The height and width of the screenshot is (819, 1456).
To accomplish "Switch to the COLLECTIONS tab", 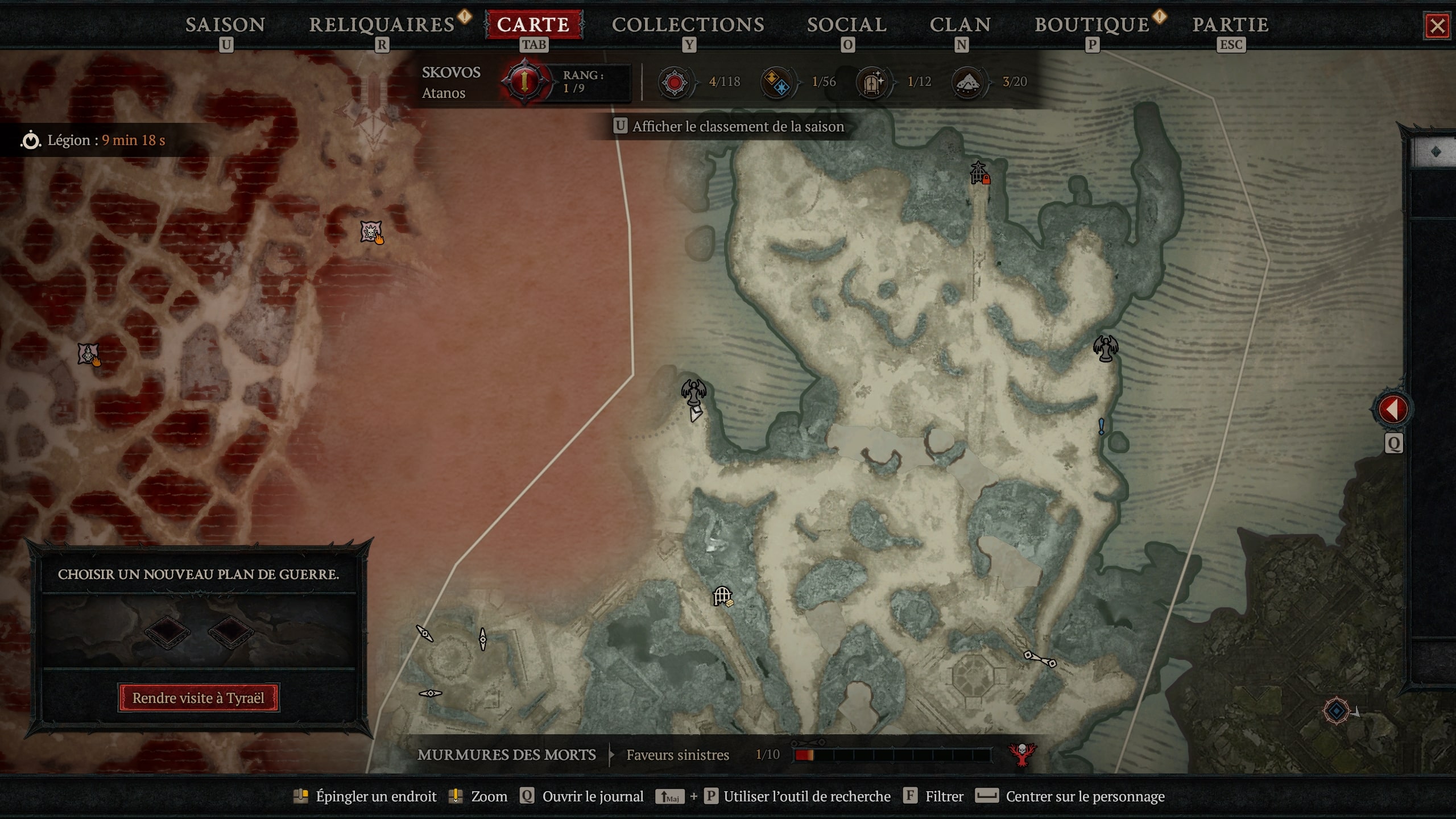I will (688, 24).
